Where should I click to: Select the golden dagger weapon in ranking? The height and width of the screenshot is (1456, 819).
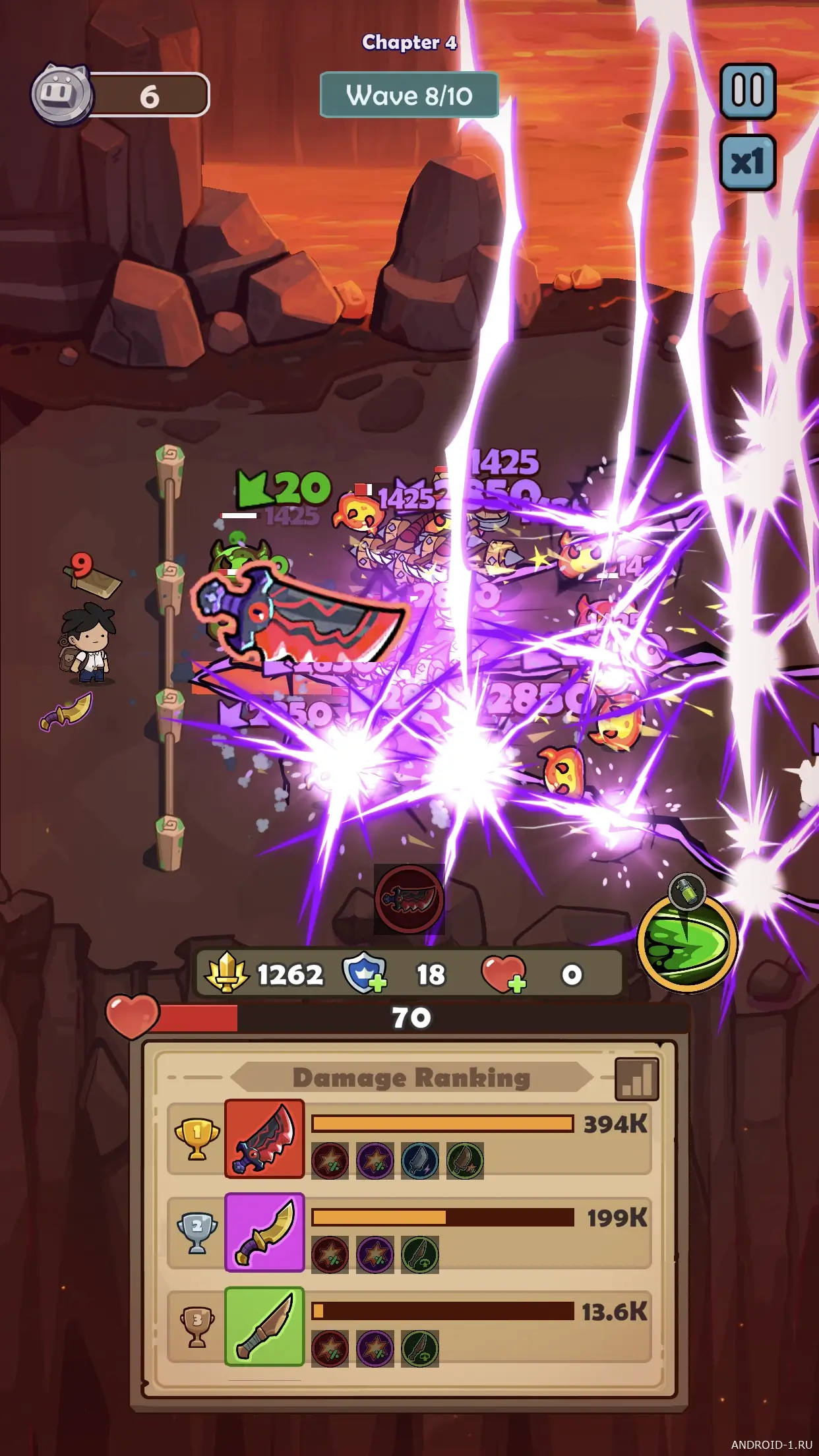coord(264,1232)
